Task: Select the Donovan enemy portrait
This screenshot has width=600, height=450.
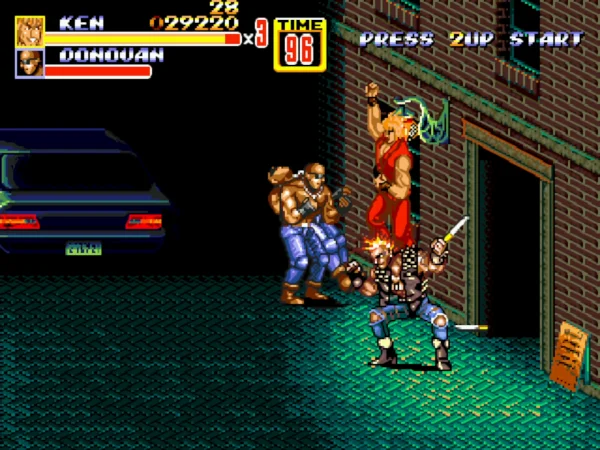Action: coord(28,63)
